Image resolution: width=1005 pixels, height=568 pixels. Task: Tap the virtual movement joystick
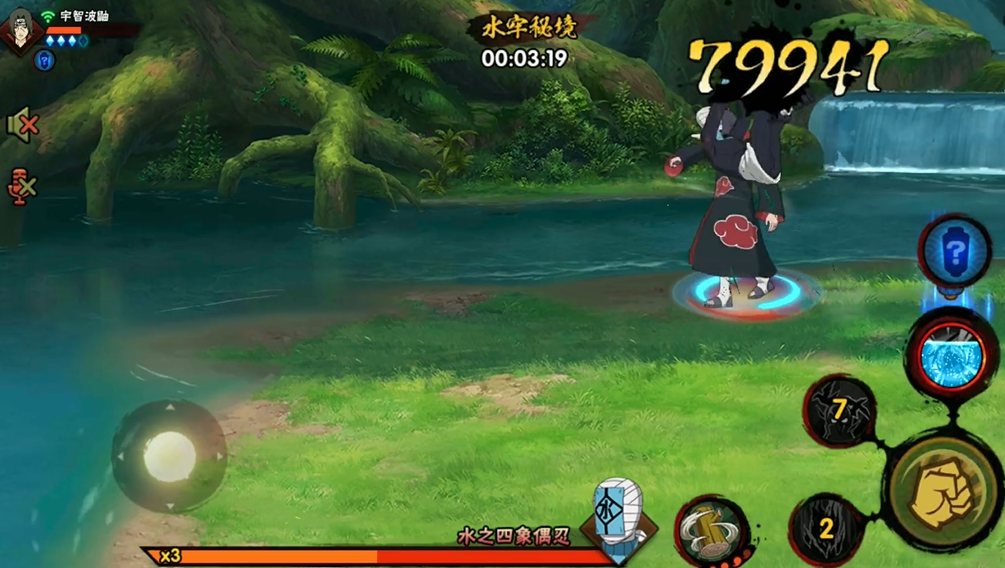[169, 456]
